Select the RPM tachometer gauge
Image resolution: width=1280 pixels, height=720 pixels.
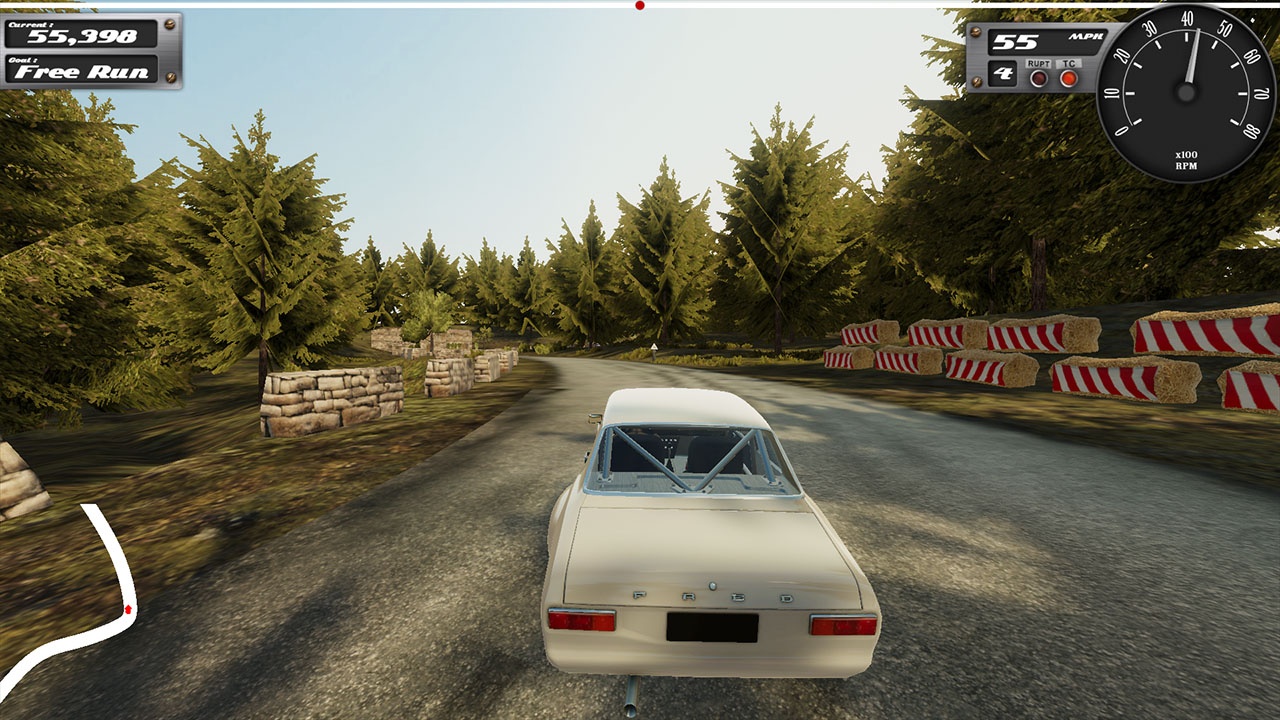1186,93
